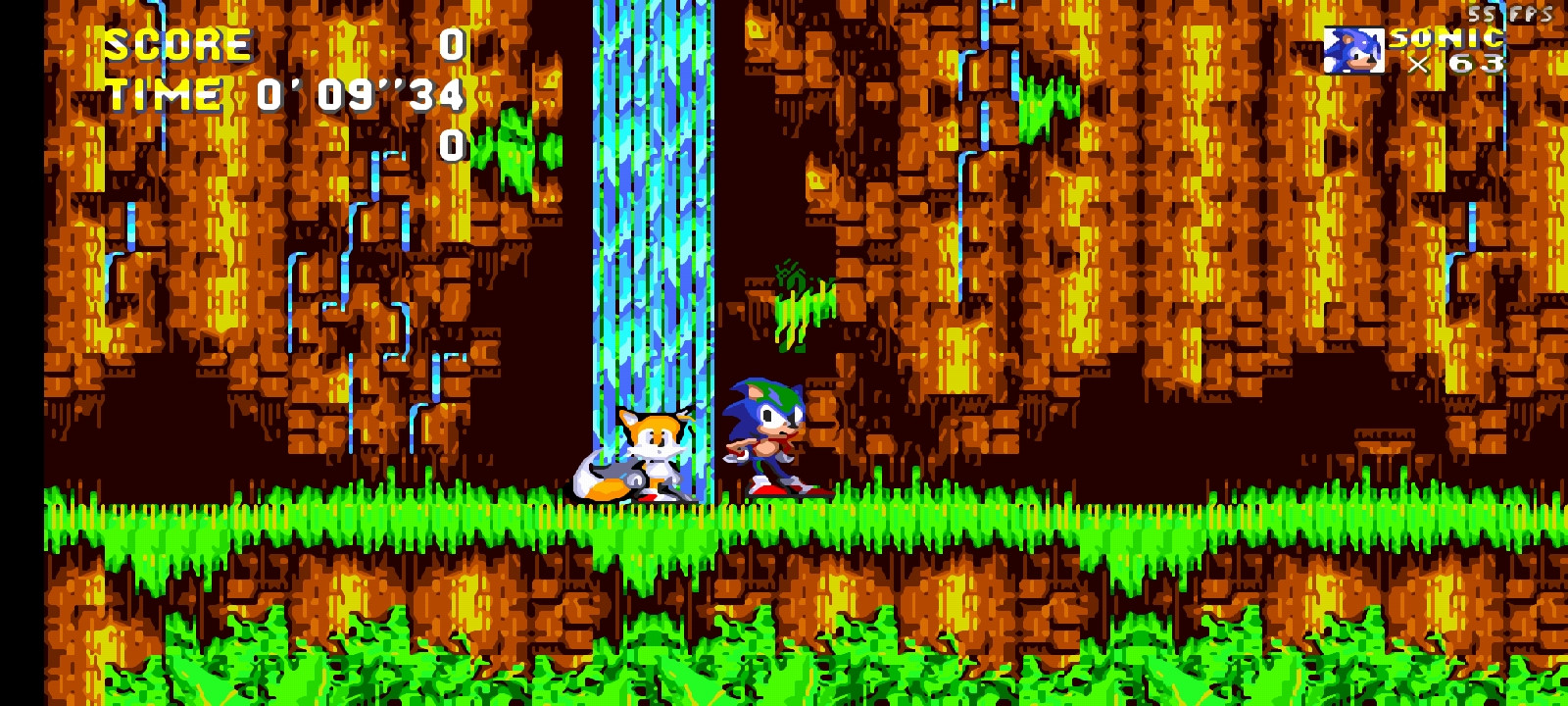1568x706 pixels.
Task: Click the score value of 0
Action: [x=452, y=45]
